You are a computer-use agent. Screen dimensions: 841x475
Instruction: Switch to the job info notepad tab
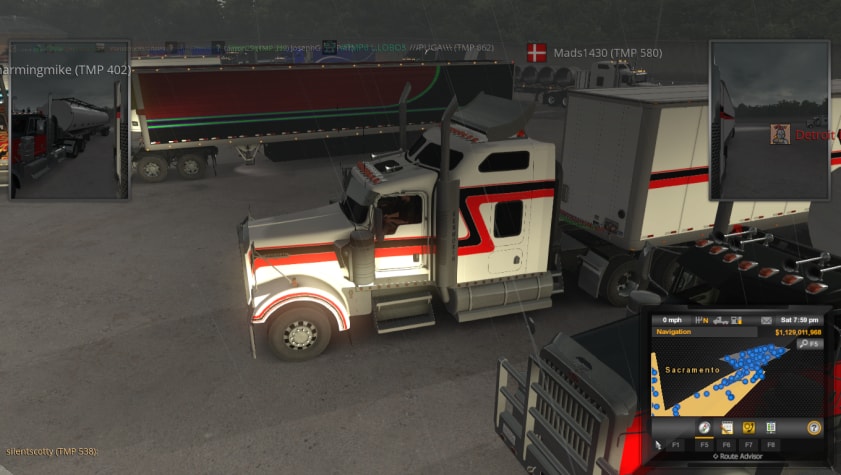pyautogui.click(x=727, y=427)
